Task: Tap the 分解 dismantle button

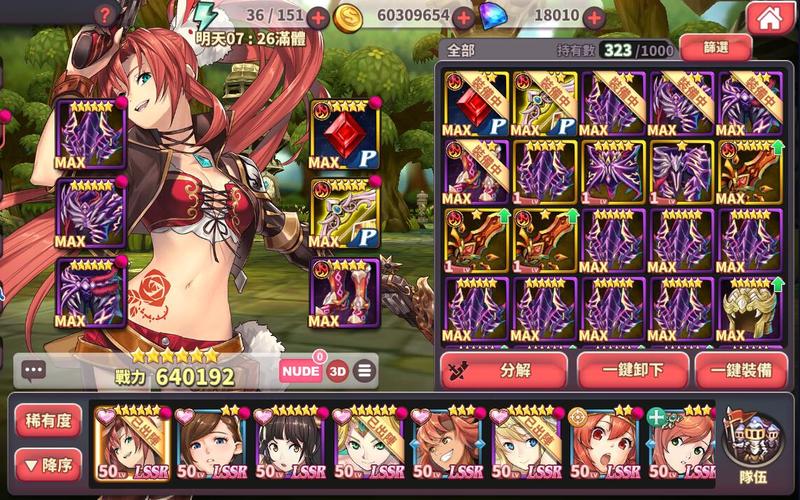Action: click(x=504, y=370)
